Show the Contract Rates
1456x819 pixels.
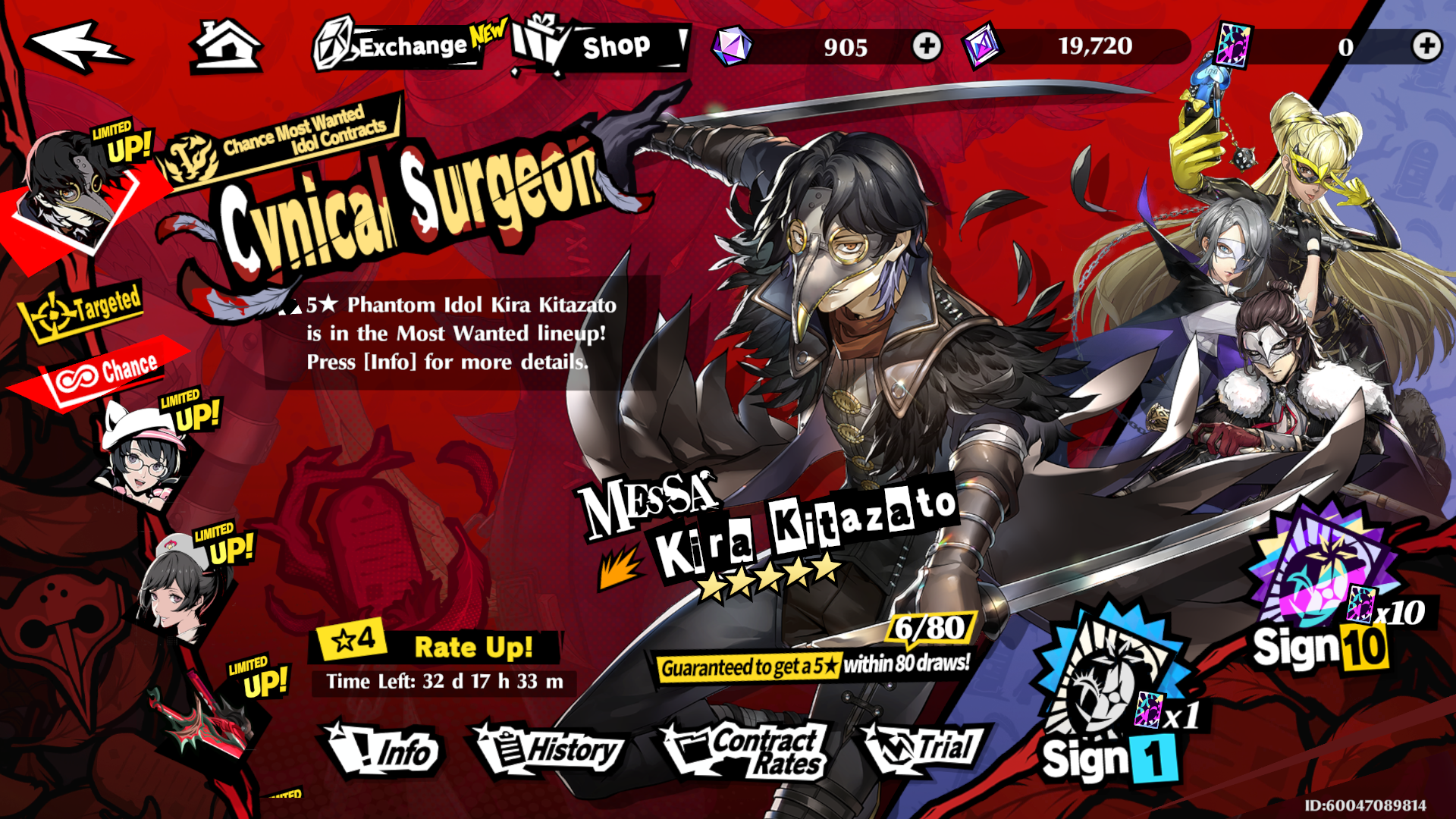[747, 752]
